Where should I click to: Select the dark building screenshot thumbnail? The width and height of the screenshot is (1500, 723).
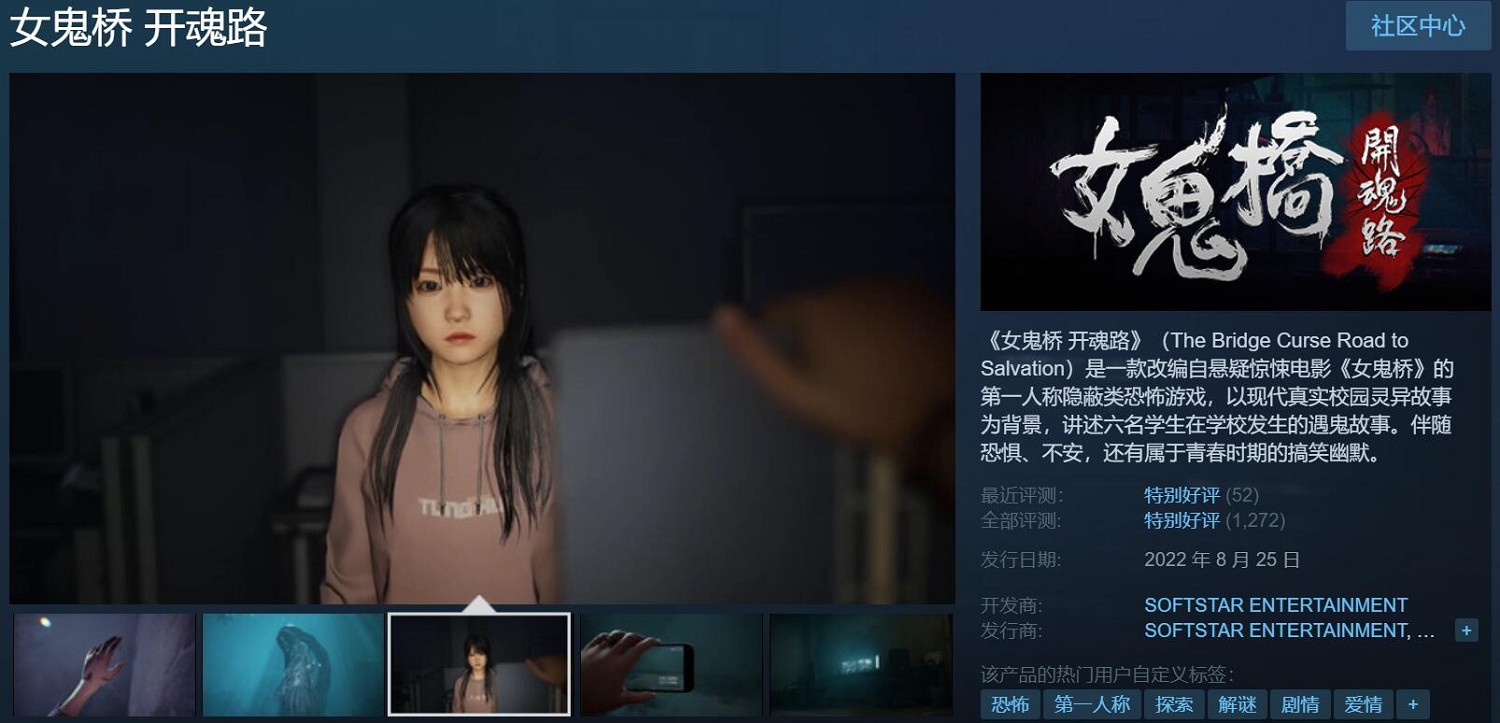pos(858,664)
